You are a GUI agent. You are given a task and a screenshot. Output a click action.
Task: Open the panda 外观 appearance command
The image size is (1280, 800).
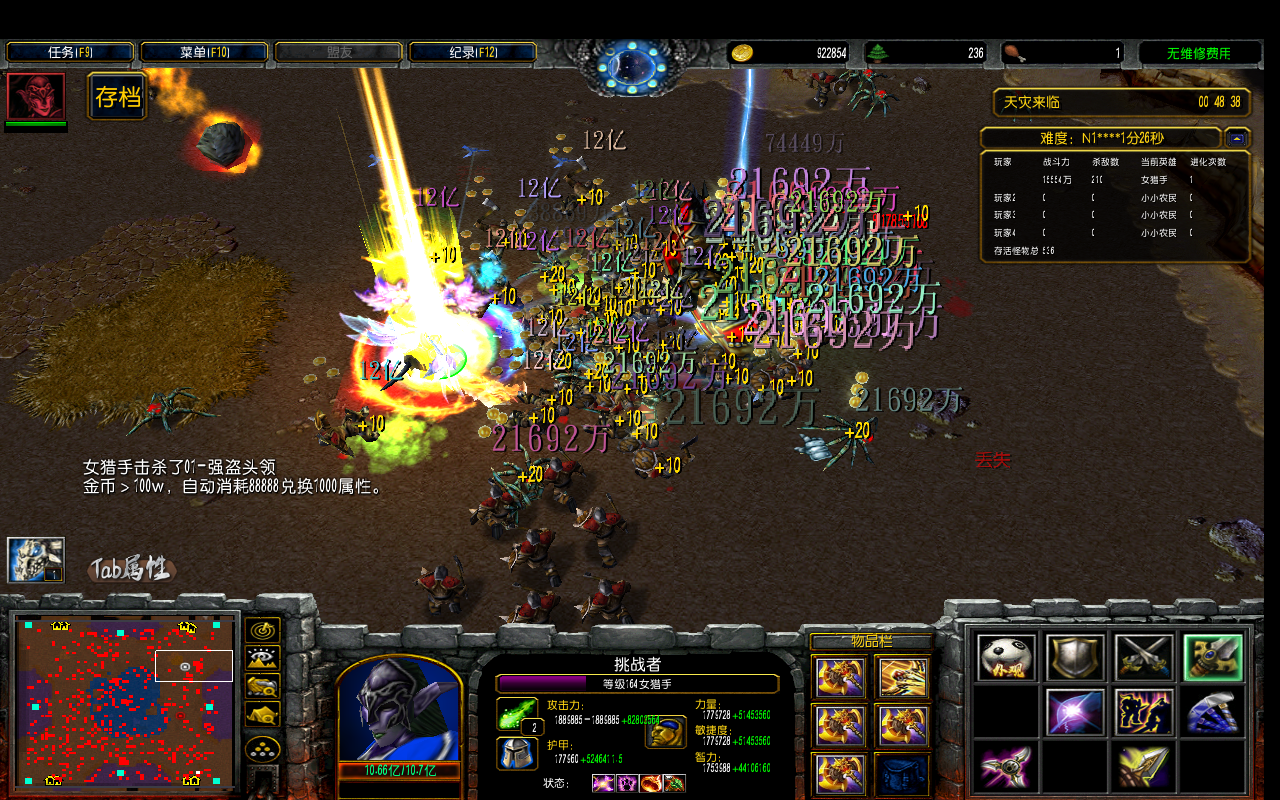[1006, 658]
